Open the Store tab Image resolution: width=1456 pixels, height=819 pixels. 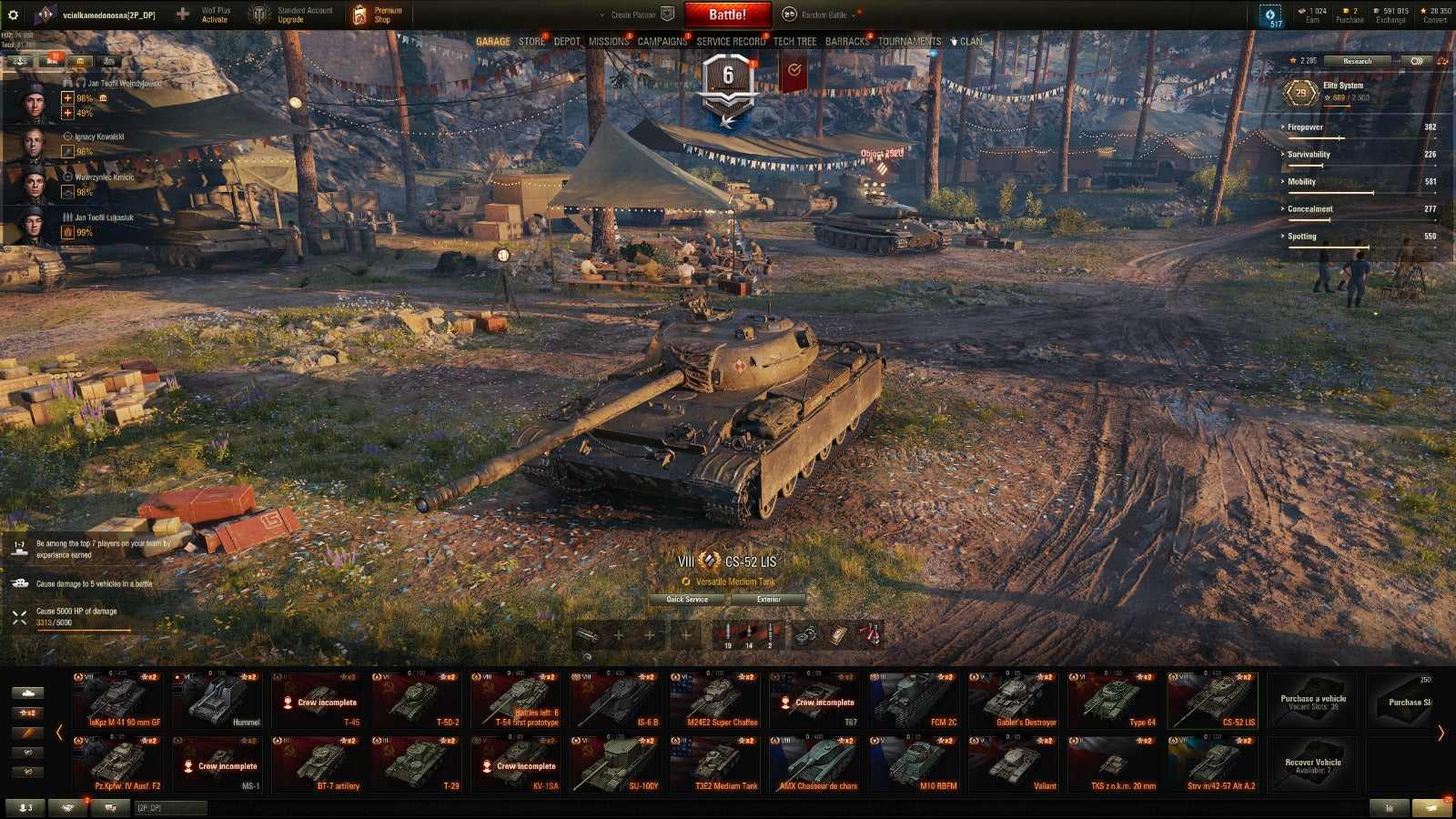(531, 41)
